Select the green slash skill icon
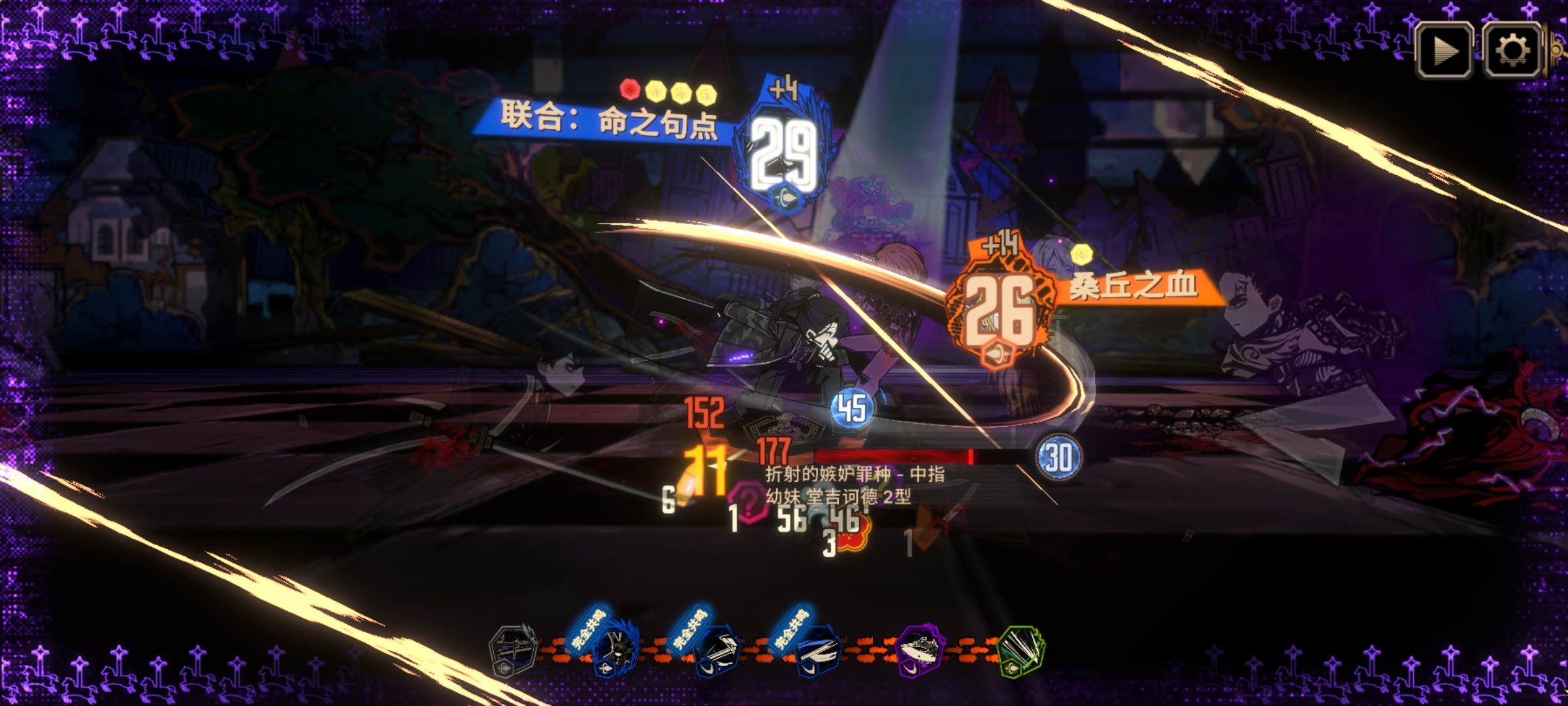The image size is (1568, 706). pyautogui.click(x=1021, y=650)
